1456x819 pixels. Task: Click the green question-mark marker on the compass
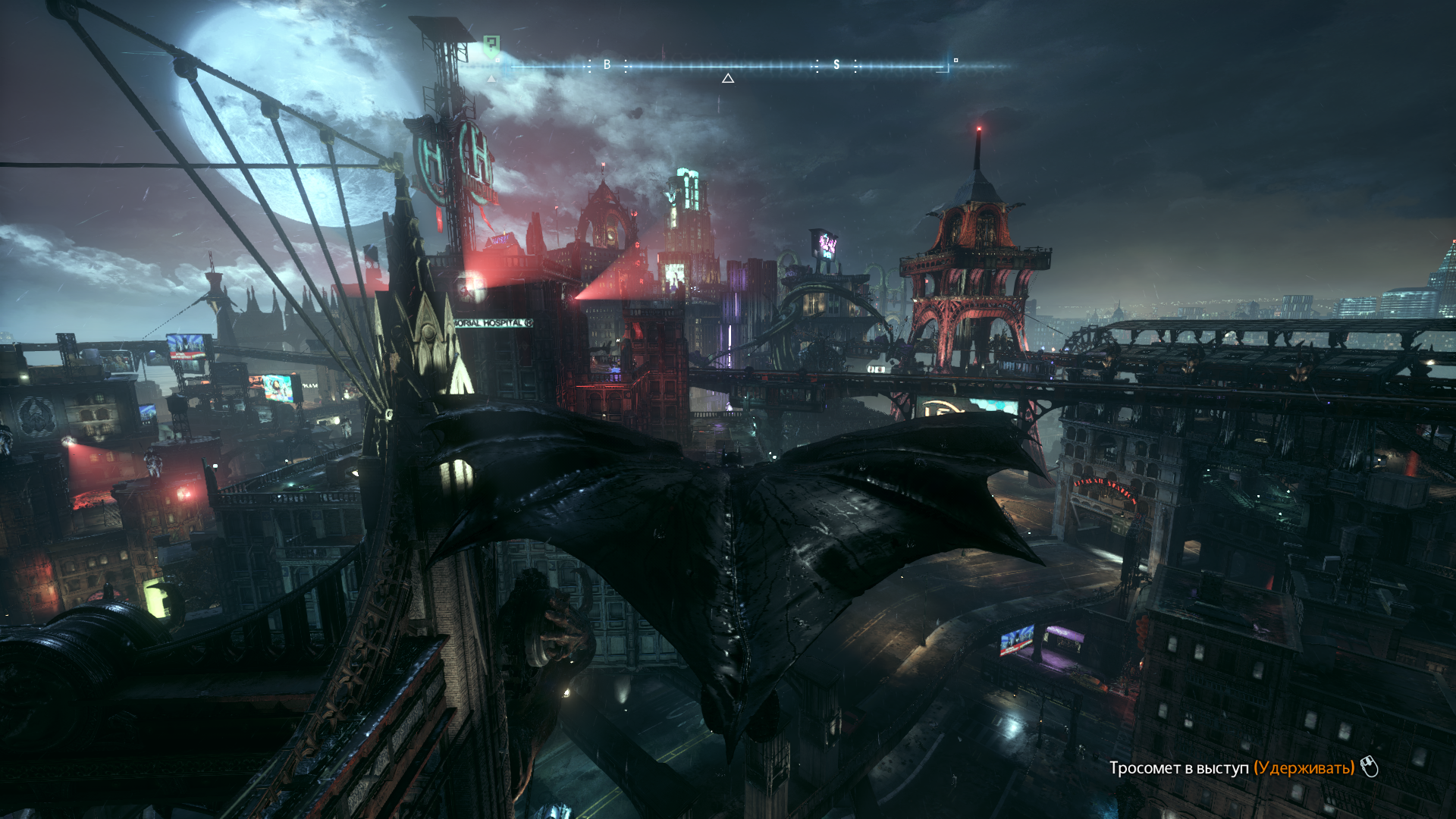[491, 47]
